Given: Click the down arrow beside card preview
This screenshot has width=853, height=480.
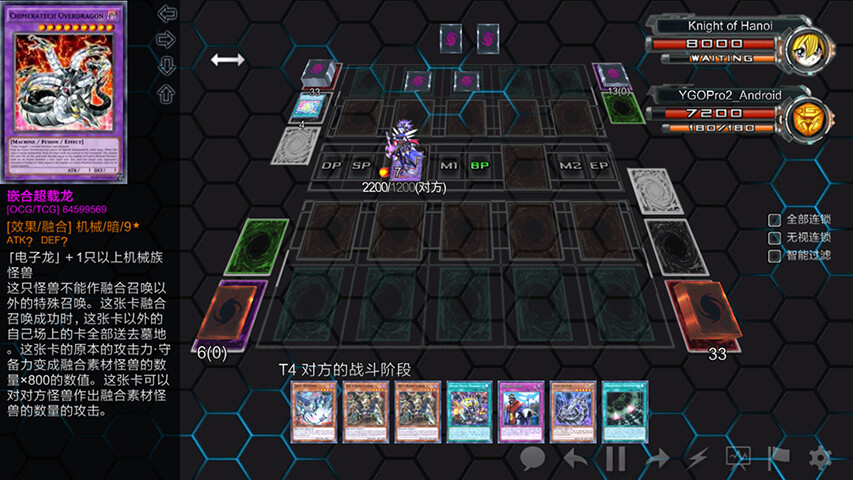Looking at the screenshot, I should (x=167, y=66).
